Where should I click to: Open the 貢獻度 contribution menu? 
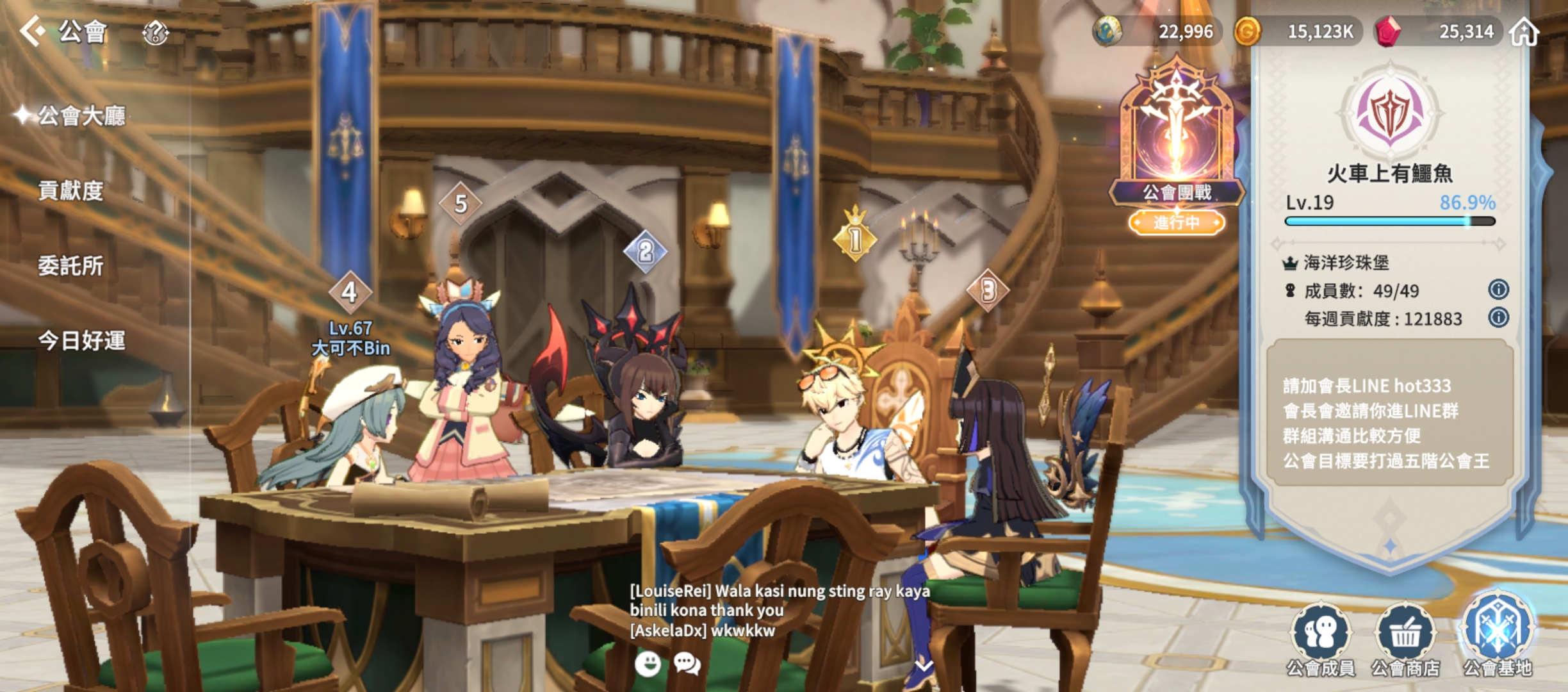70,191
